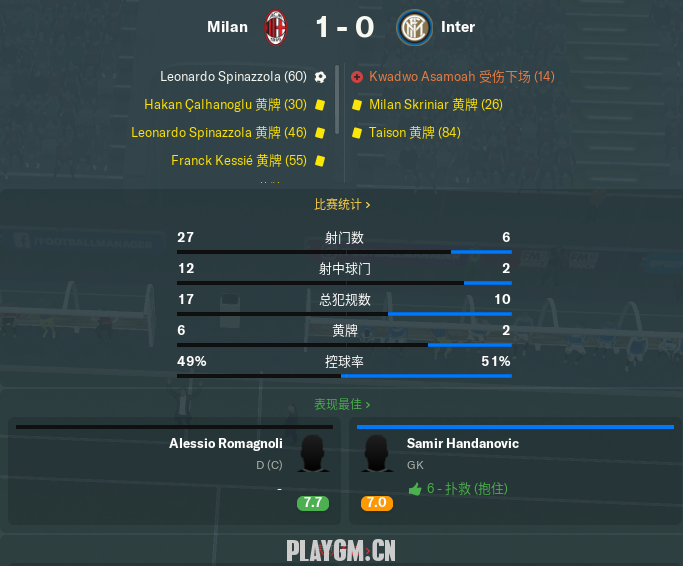Open the 比赛统计 match stats link
683x566 pixels.
[x=342, y=204]
